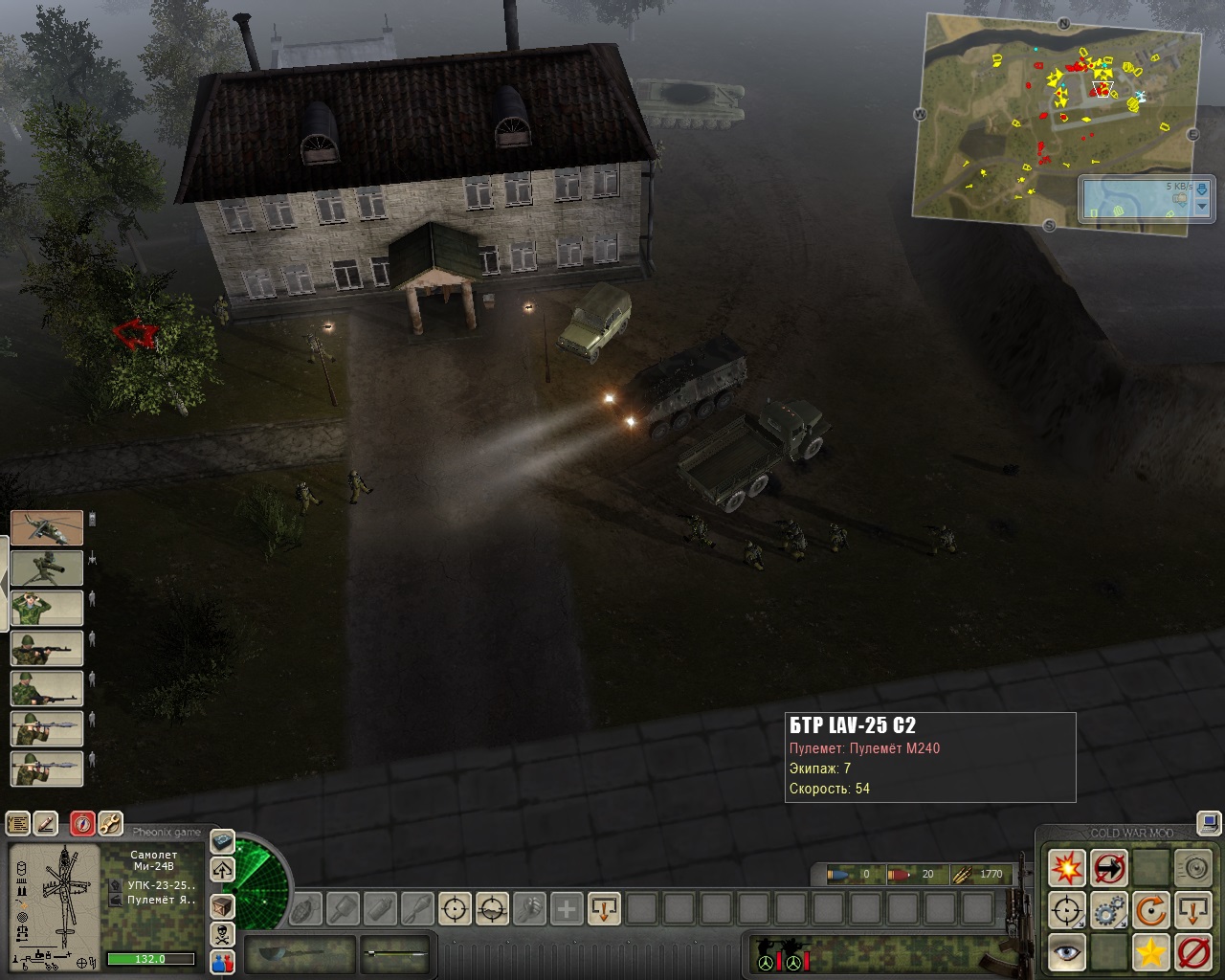This screenshot has width=1225, height=980.
Task: Select the tripod anti-tank launcher unit portrait
Action: pos(47,568)
